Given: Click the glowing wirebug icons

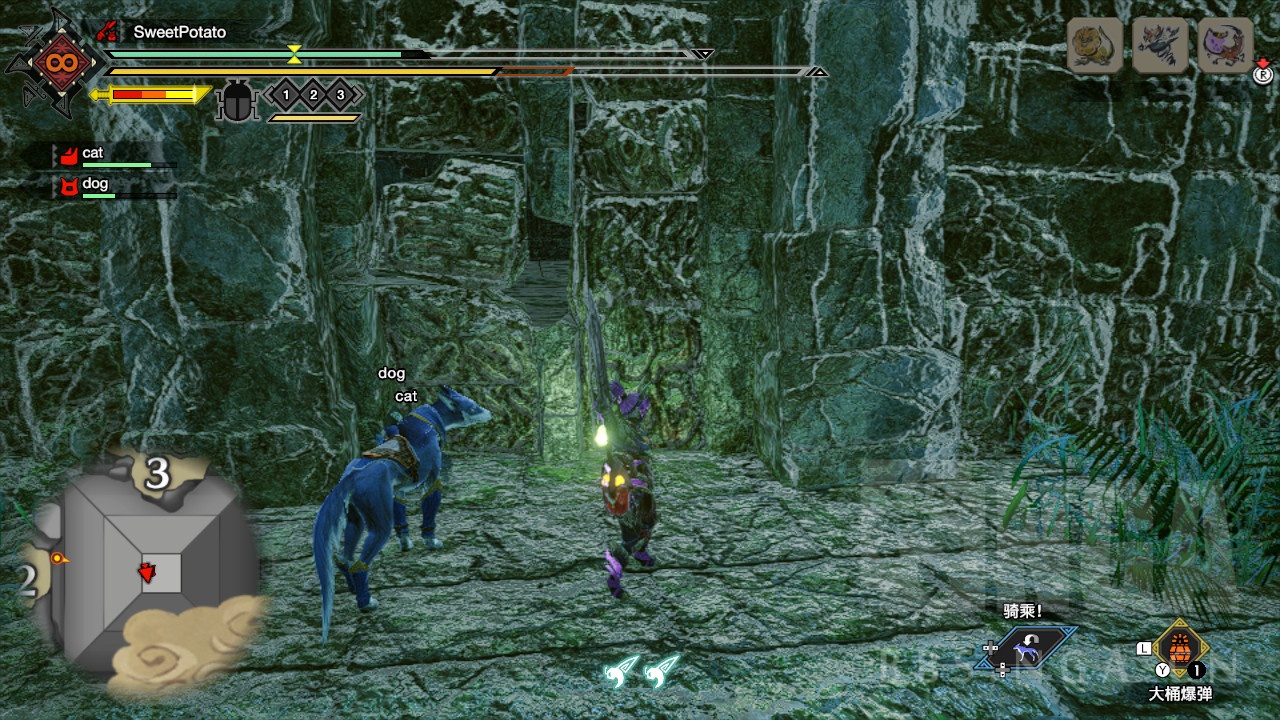Looking at the screenshot, I should click(x=642, y=670).
